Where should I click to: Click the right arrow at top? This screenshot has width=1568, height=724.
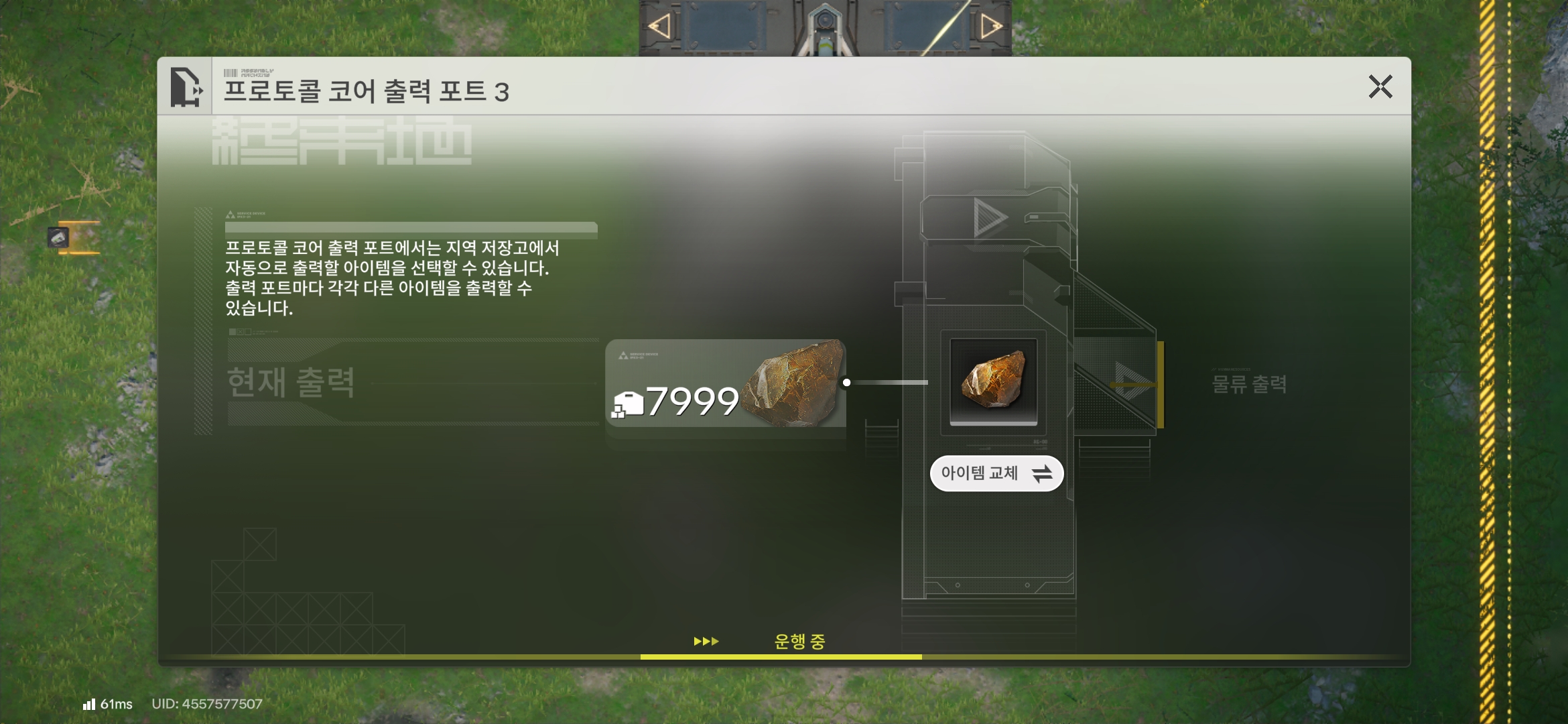pyautogui.click(x=990, y=27)
